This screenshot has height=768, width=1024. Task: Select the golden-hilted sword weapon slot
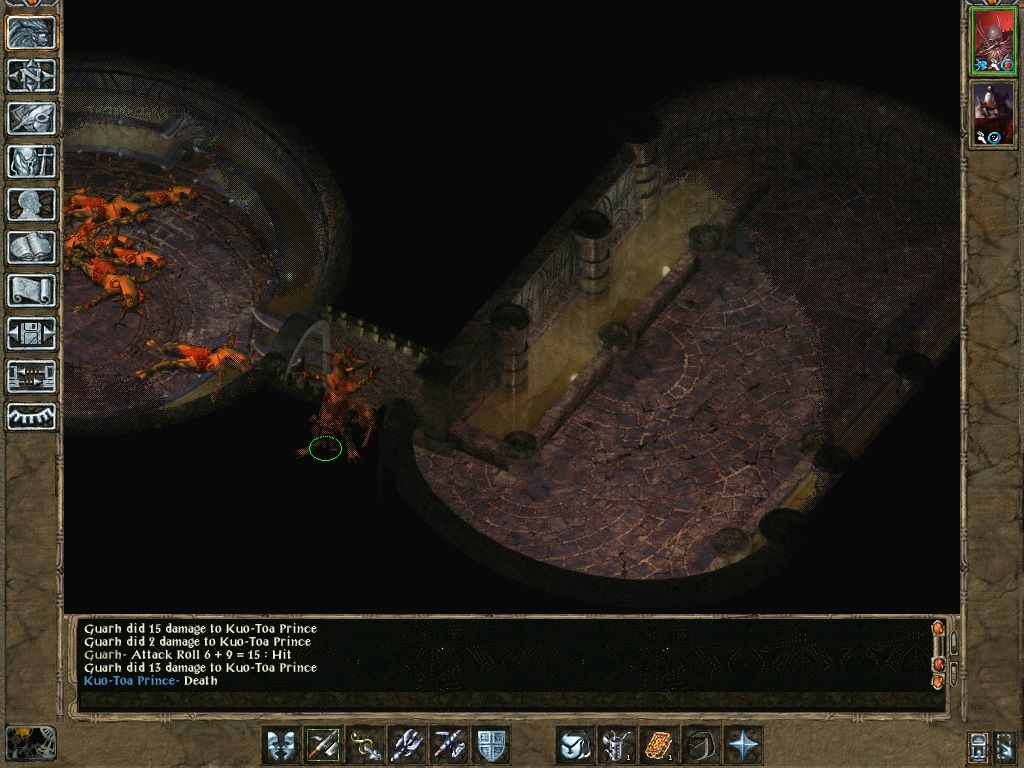pos(365,745)
